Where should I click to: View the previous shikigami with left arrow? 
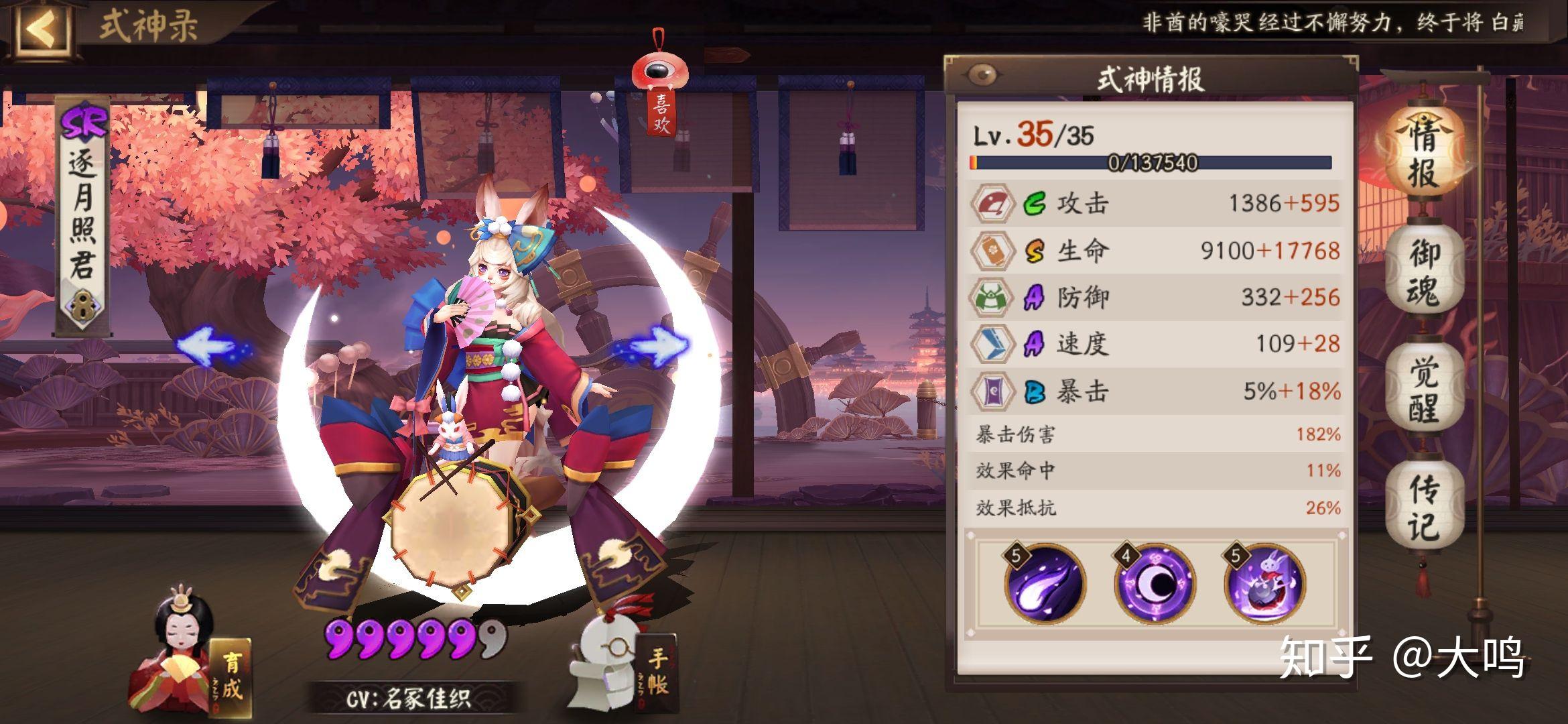tap(209, 345)
